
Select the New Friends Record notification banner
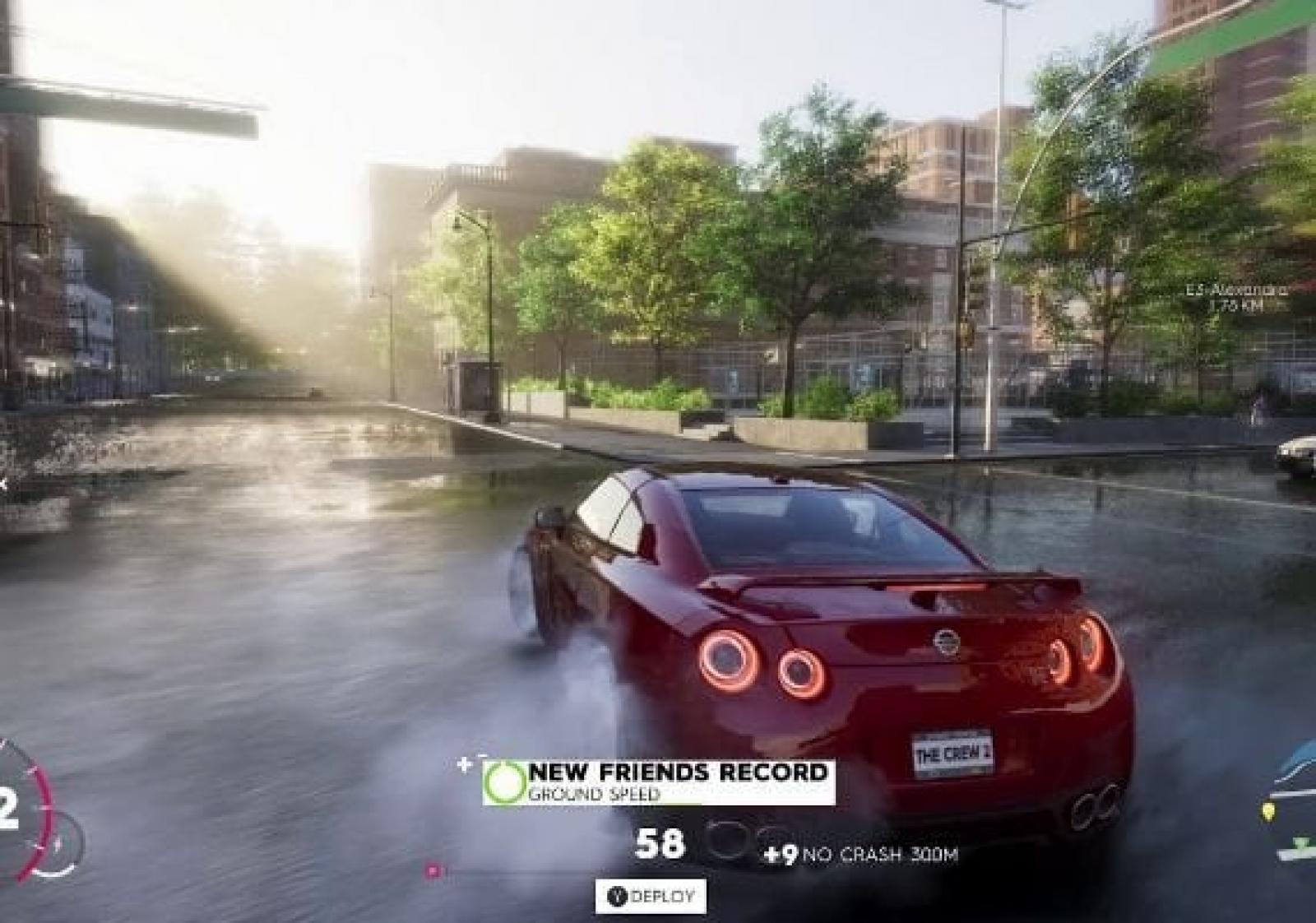click(x=659, y=782)
